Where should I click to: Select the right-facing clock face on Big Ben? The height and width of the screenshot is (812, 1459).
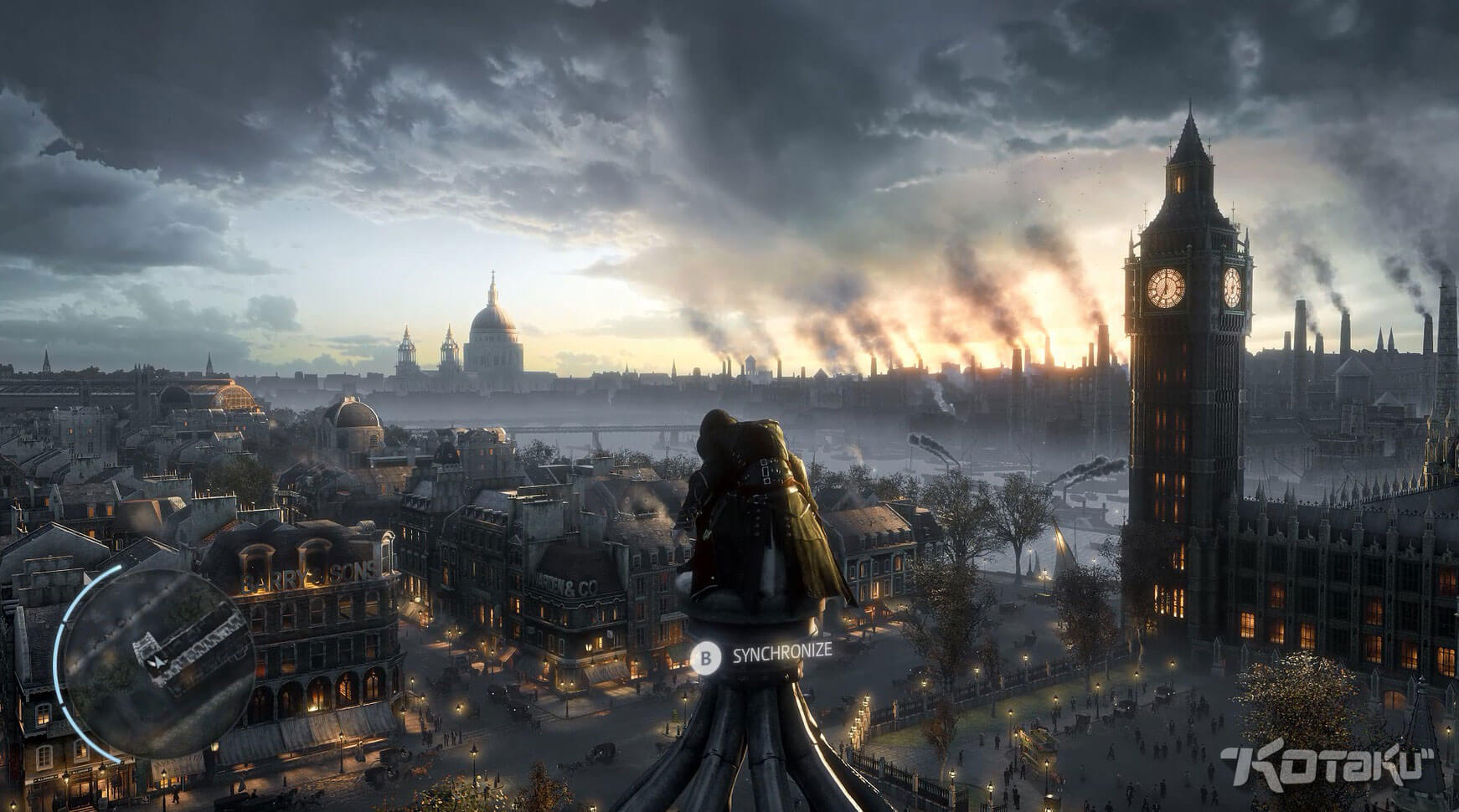tap(1232, 287)
